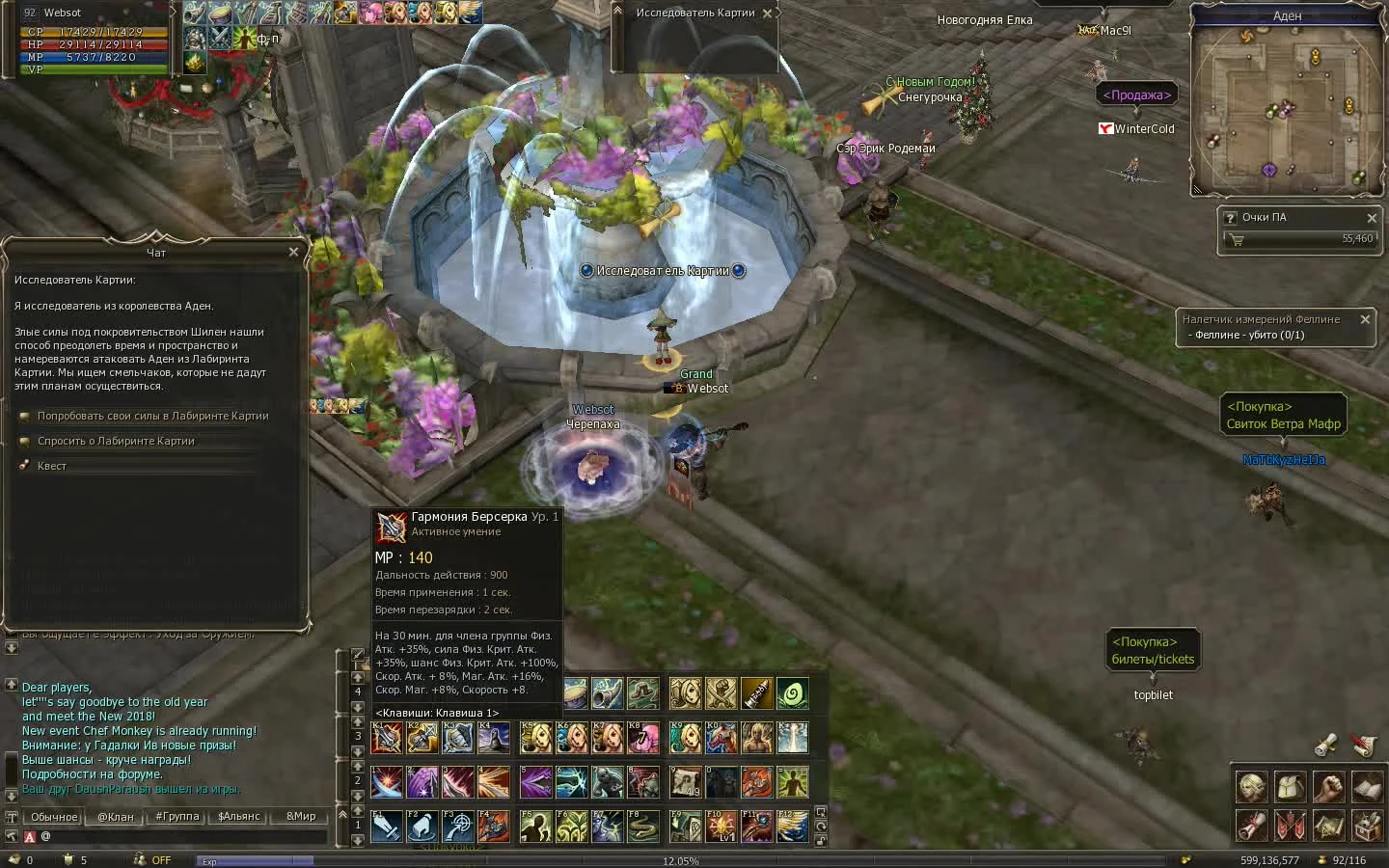Expand the minimap of Aden
1389x868 pixels.
(x=1198, y=190)
